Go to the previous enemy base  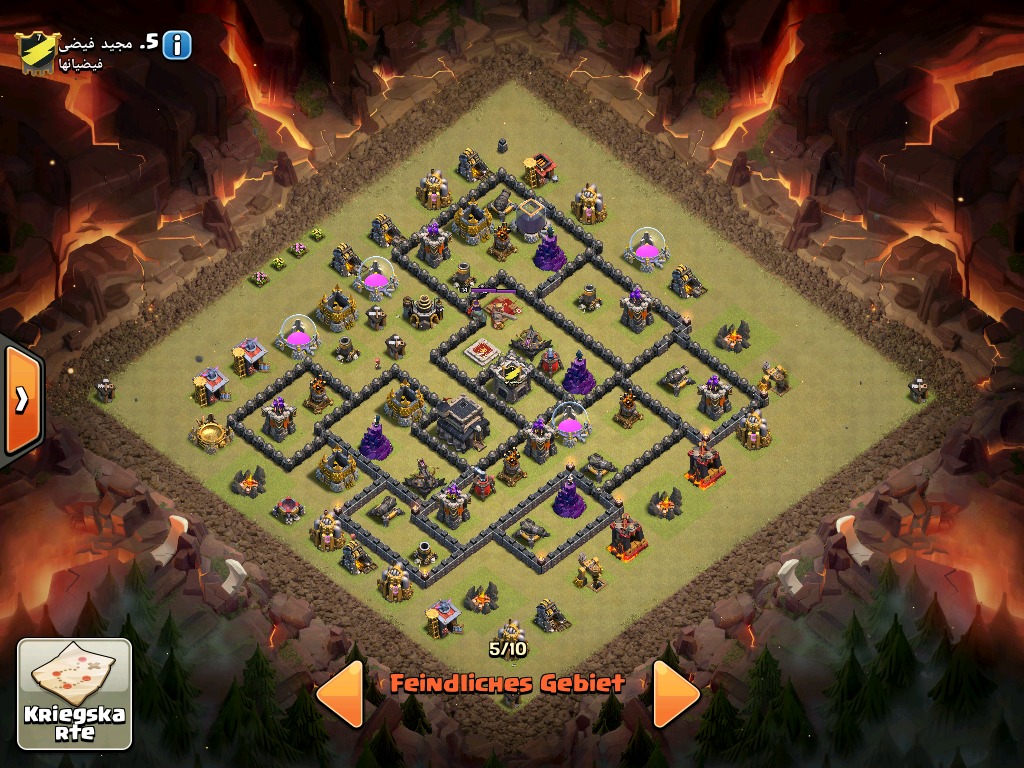[x=340, y=693]
